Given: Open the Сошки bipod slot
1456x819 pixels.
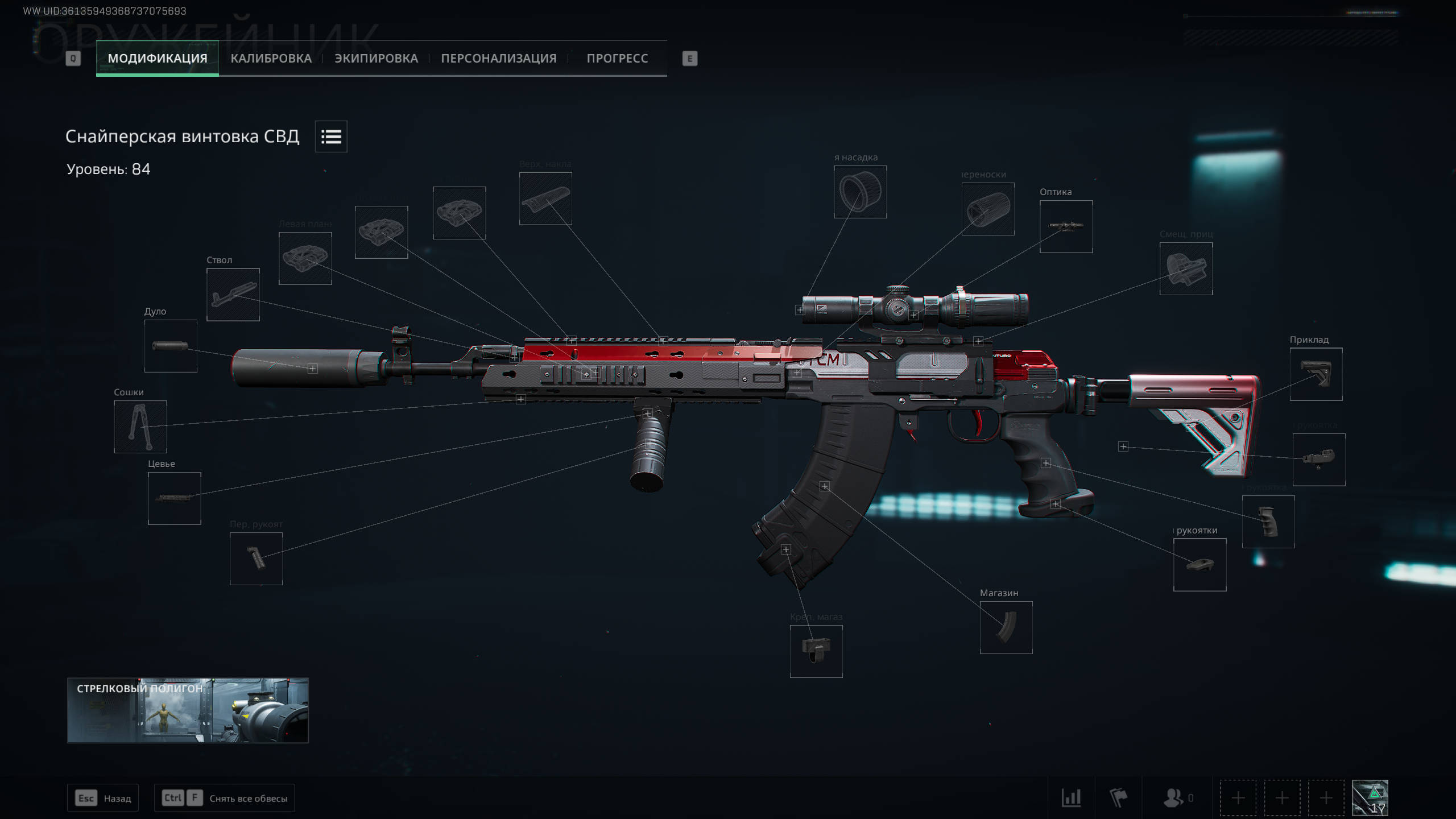Looking at the screenshot, I should [140, 427].
